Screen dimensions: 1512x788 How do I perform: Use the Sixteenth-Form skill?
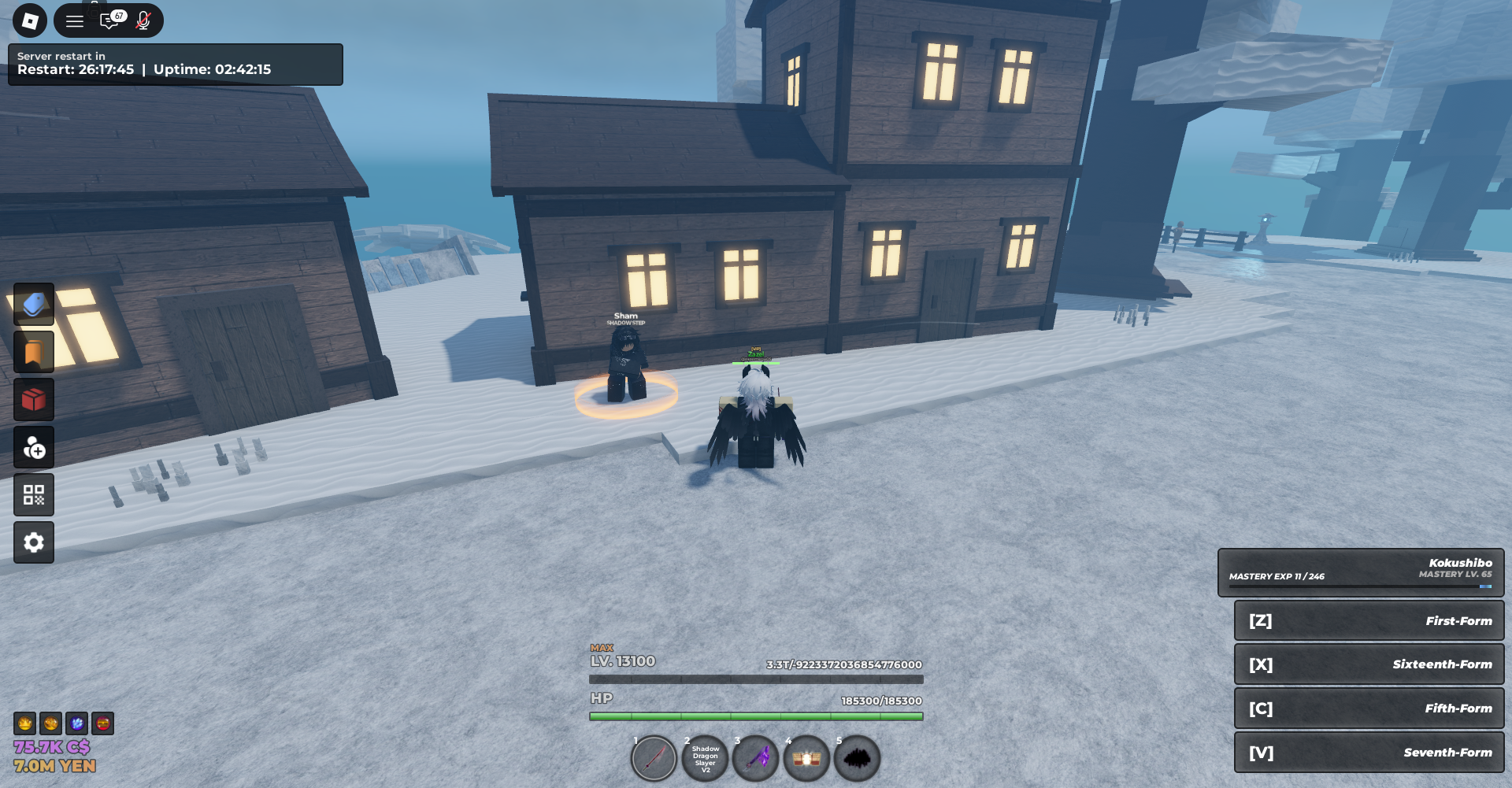1369,664
